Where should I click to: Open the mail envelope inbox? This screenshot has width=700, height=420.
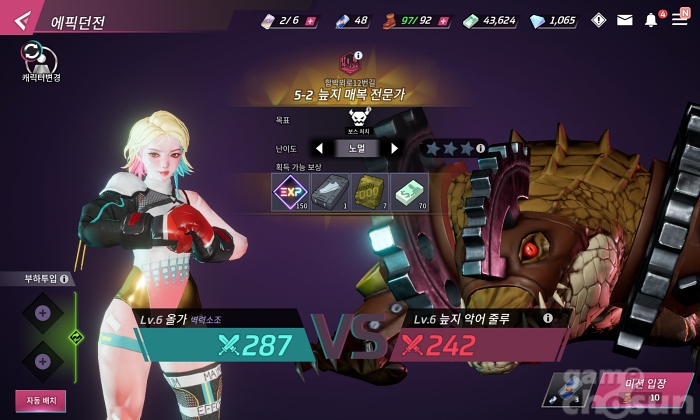coord(625,20)
